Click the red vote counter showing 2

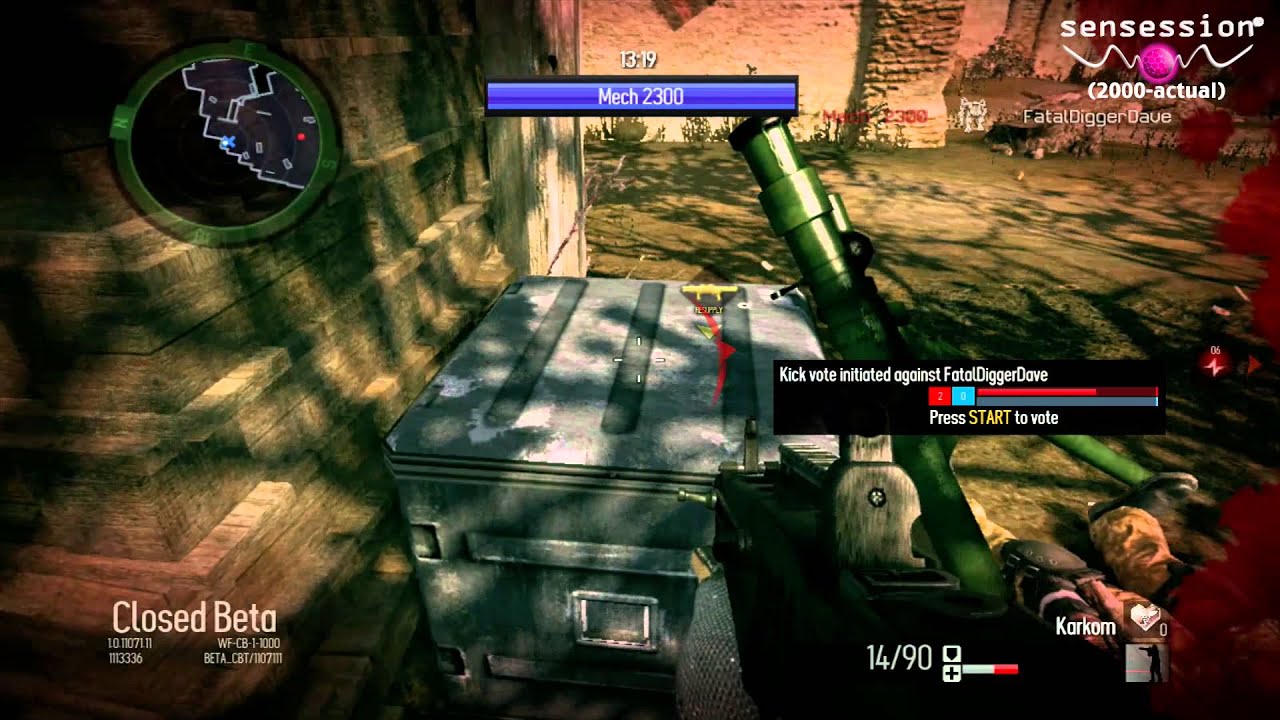(940, 396)
